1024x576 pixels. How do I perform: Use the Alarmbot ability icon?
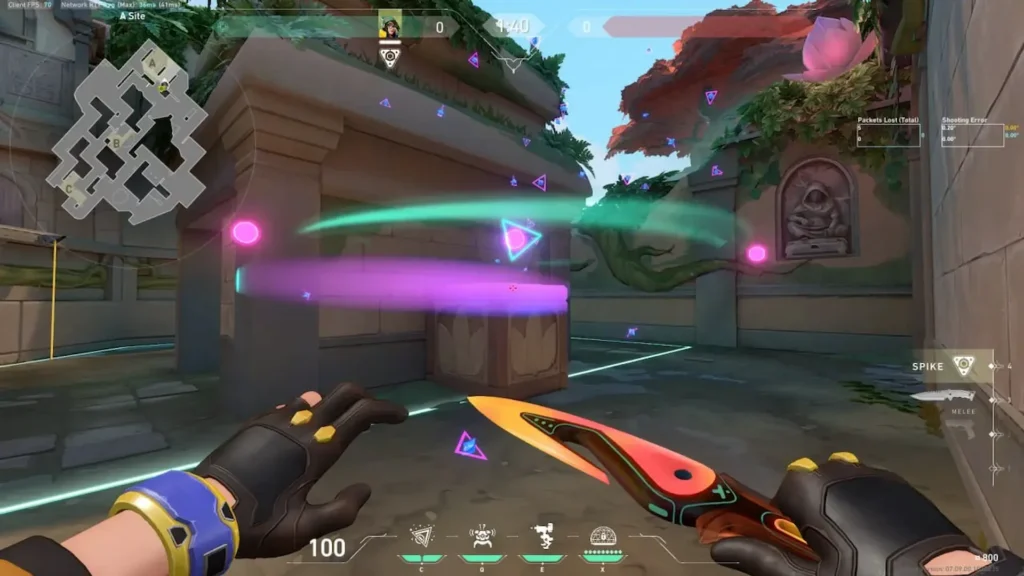(x=482, y=538)
